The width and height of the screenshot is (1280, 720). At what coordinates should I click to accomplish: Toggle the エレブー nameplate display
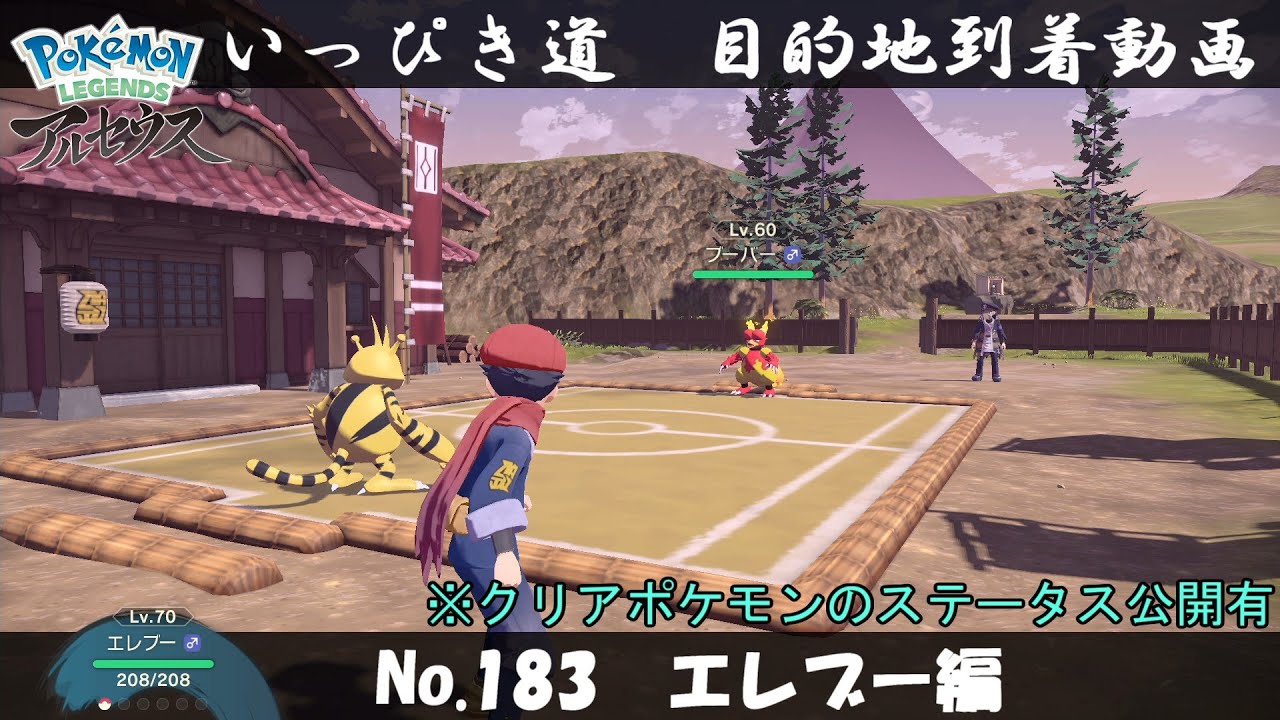pos(141,642)
